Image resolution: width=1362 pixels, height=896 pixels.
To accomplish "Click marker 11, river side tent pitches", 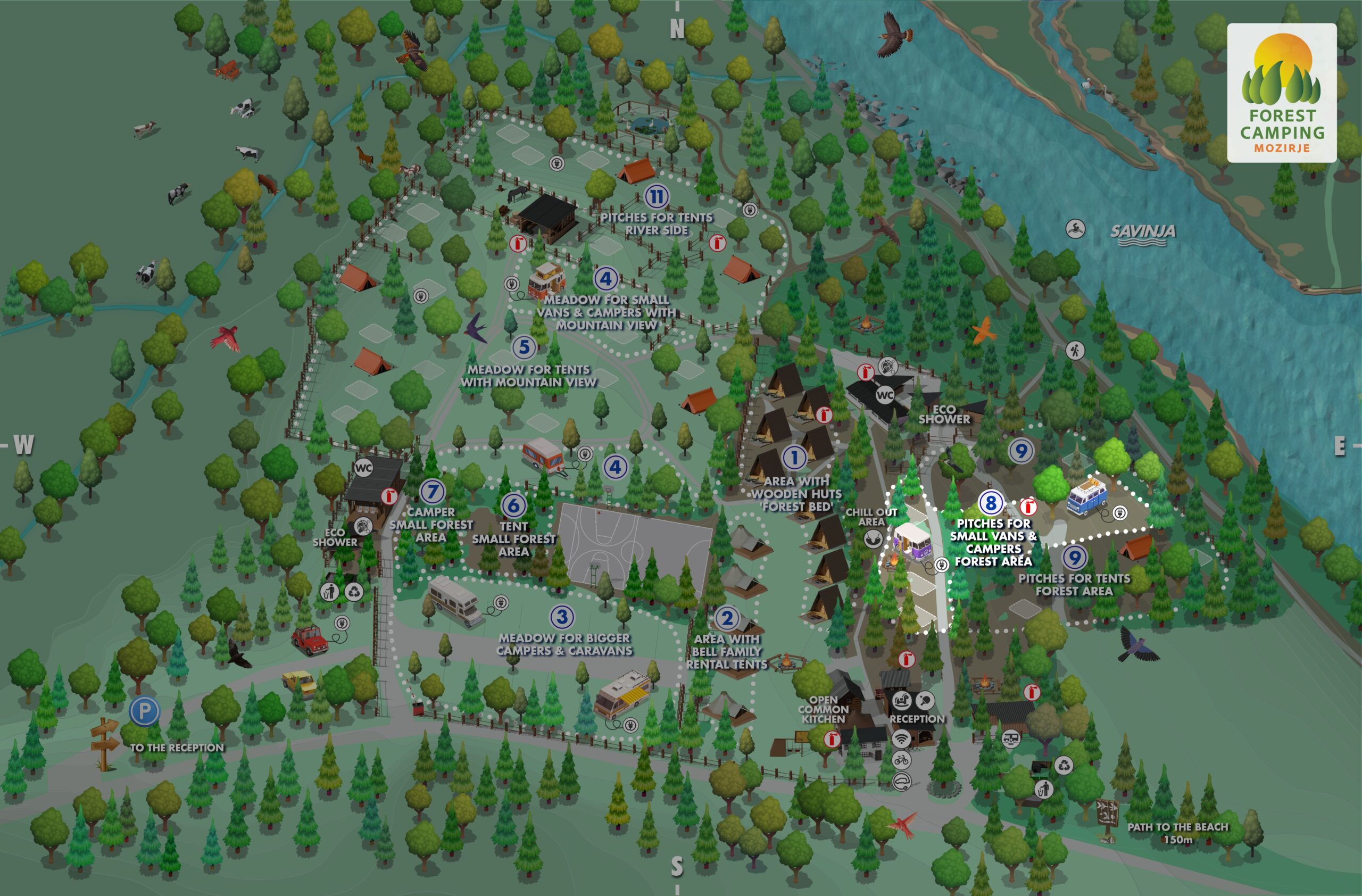I will (x=657, y=197).
